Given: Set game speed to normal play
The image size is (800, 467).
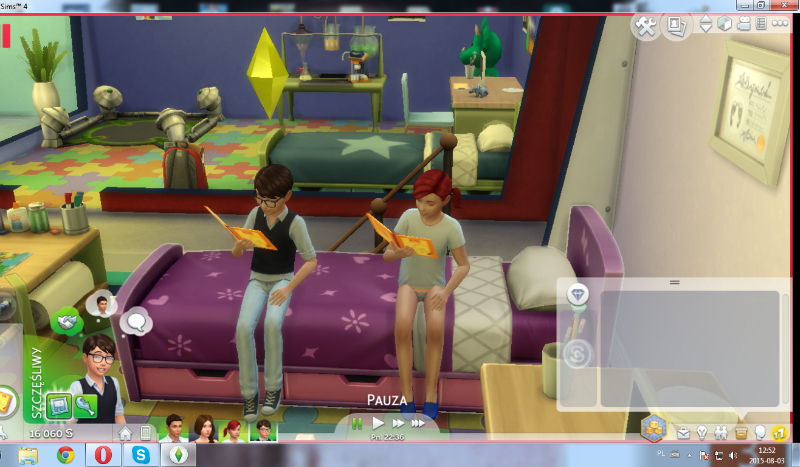Looking at the screenshot, I should 379,424.
